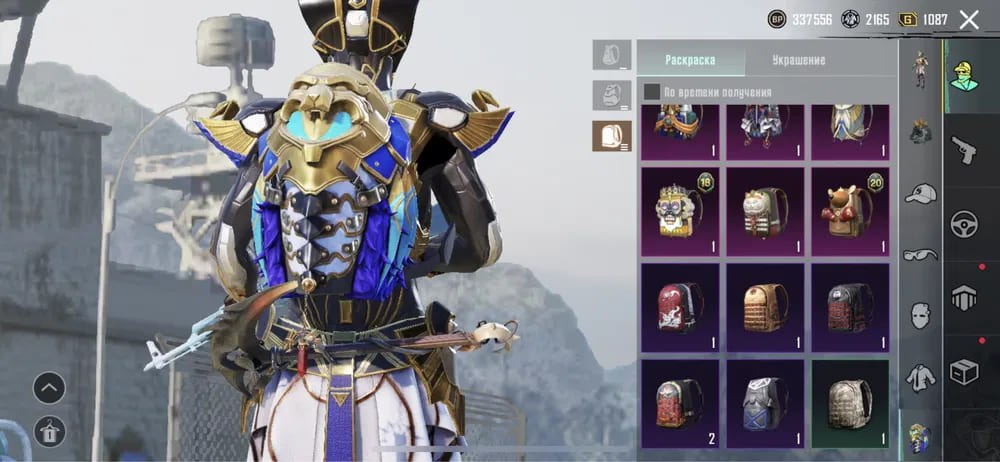1000x462 pixels.
Task: Show the sunglasses eyewear category
Action: 920,254
